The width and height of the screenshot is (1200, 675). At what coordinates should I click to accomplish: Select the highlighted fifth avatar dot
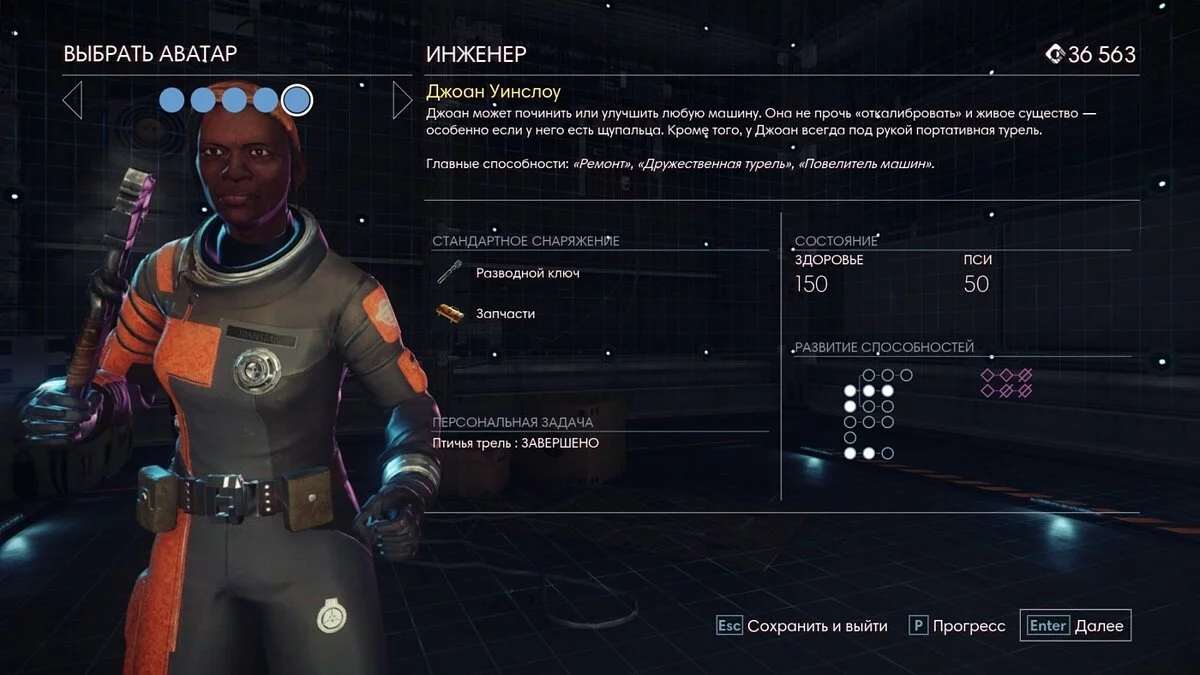pyautogui.click(x=297, y=100)
